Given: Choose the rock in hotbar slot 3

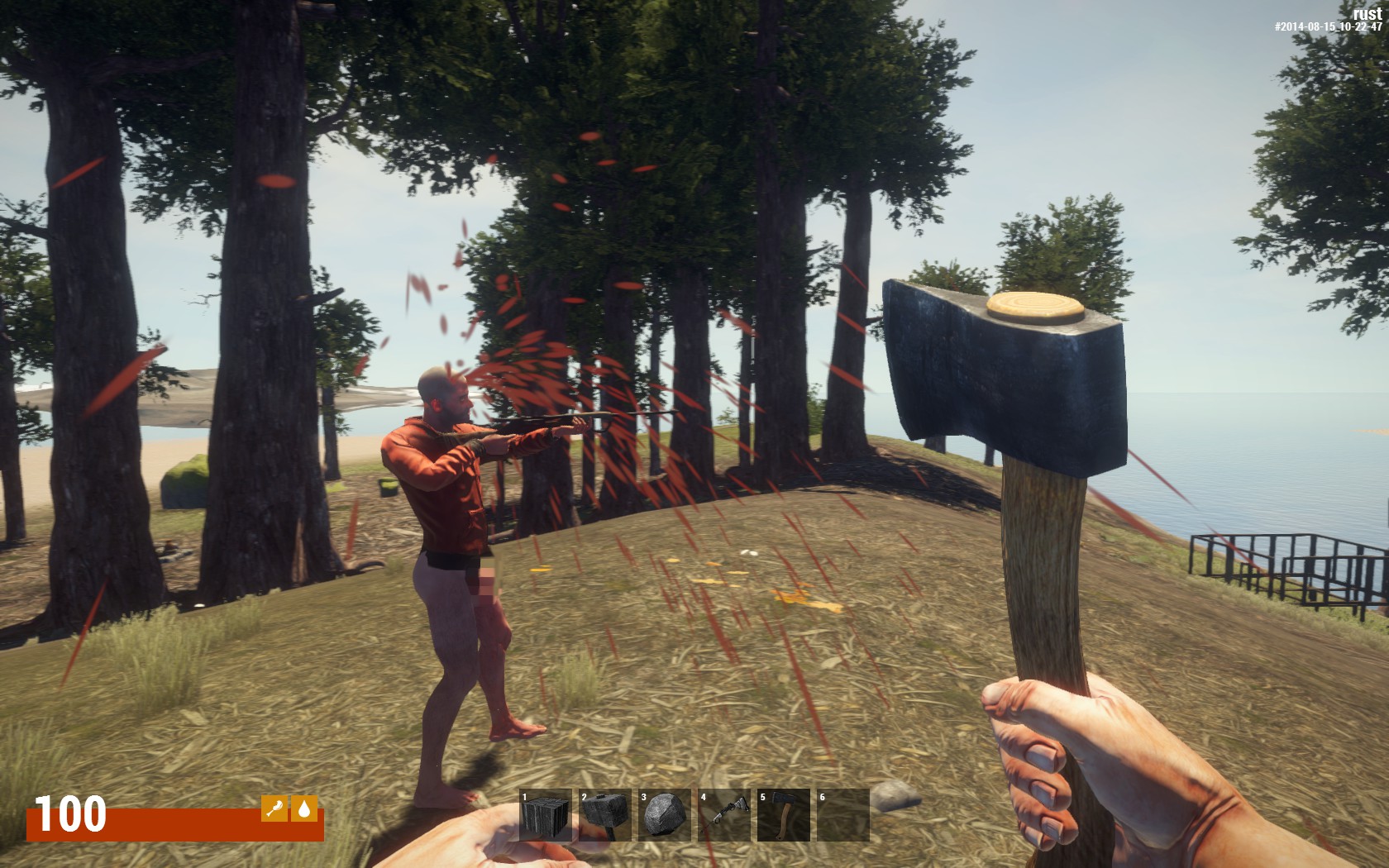Looking at the screenshot, I should pyautogui.click(x=665, y=815).
